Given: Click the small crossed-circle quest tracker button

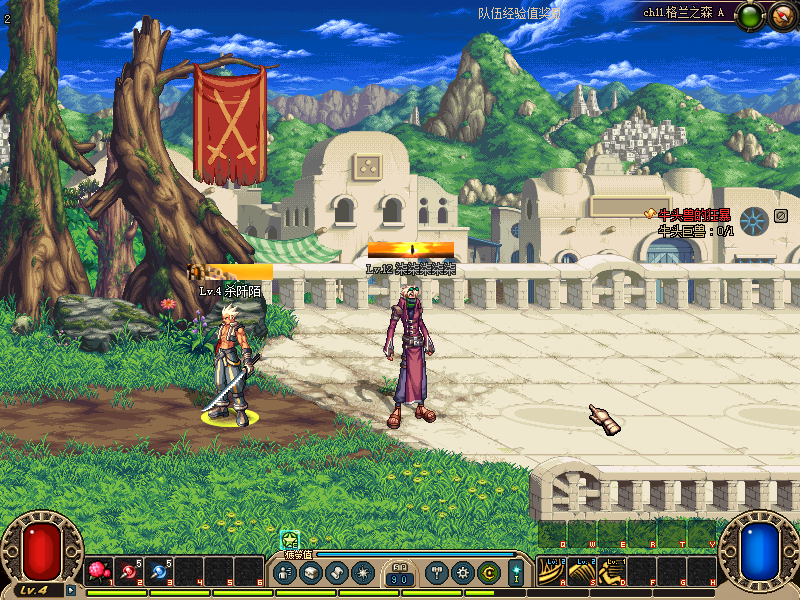Looking at the screenshot, I should pyautogui.click(x=781, y=215).
